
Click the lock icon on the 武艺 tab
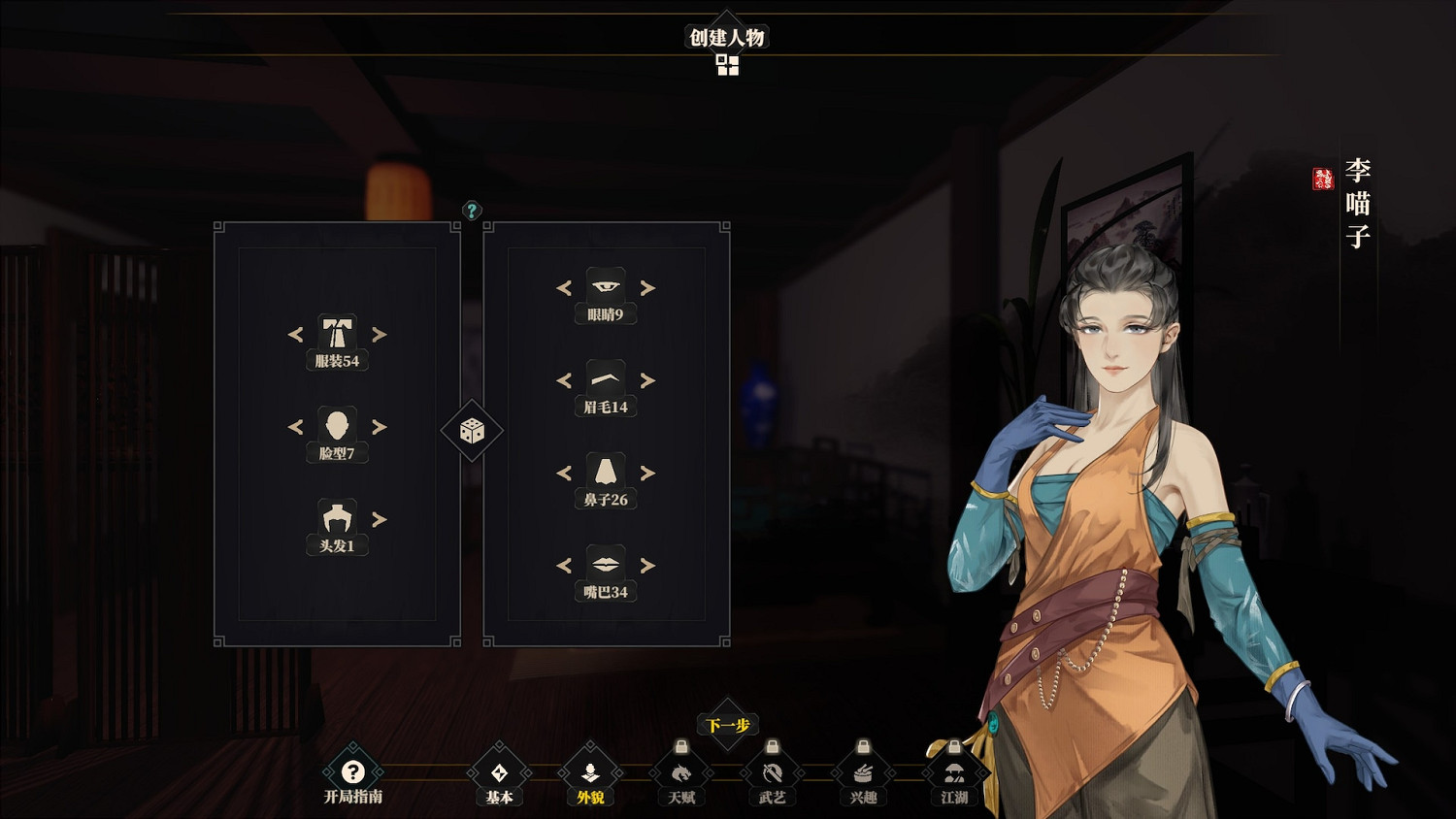coord(770,747)
